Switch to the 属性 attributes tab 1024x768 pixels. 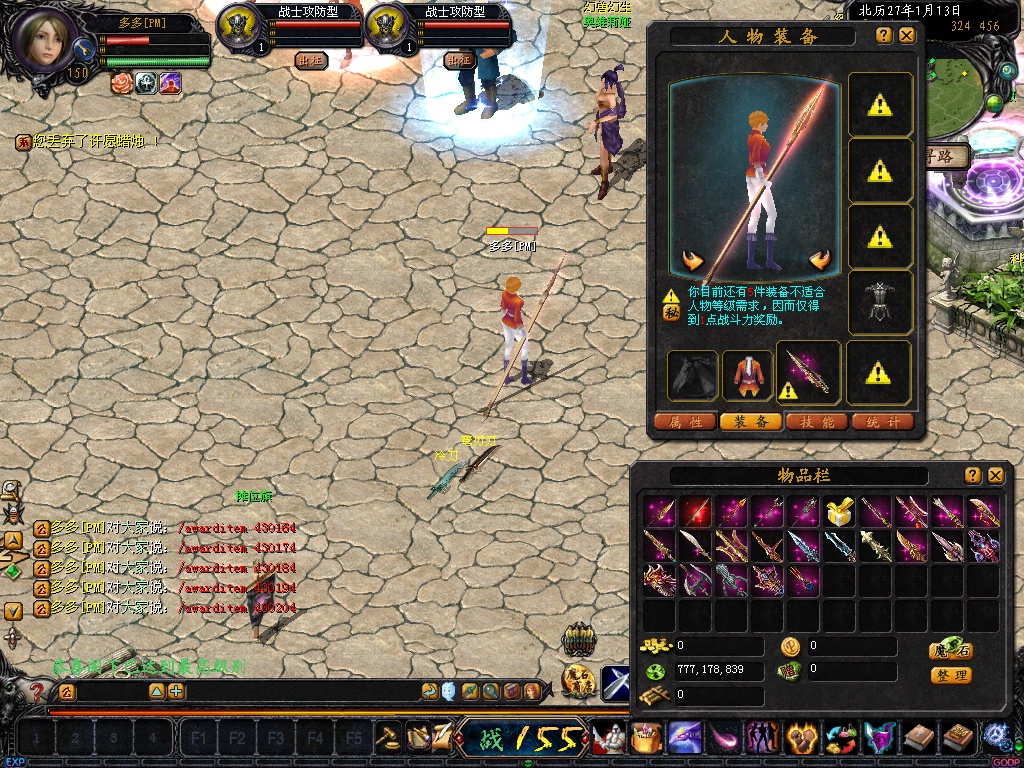pyautogui.click(x=685, y=422)
